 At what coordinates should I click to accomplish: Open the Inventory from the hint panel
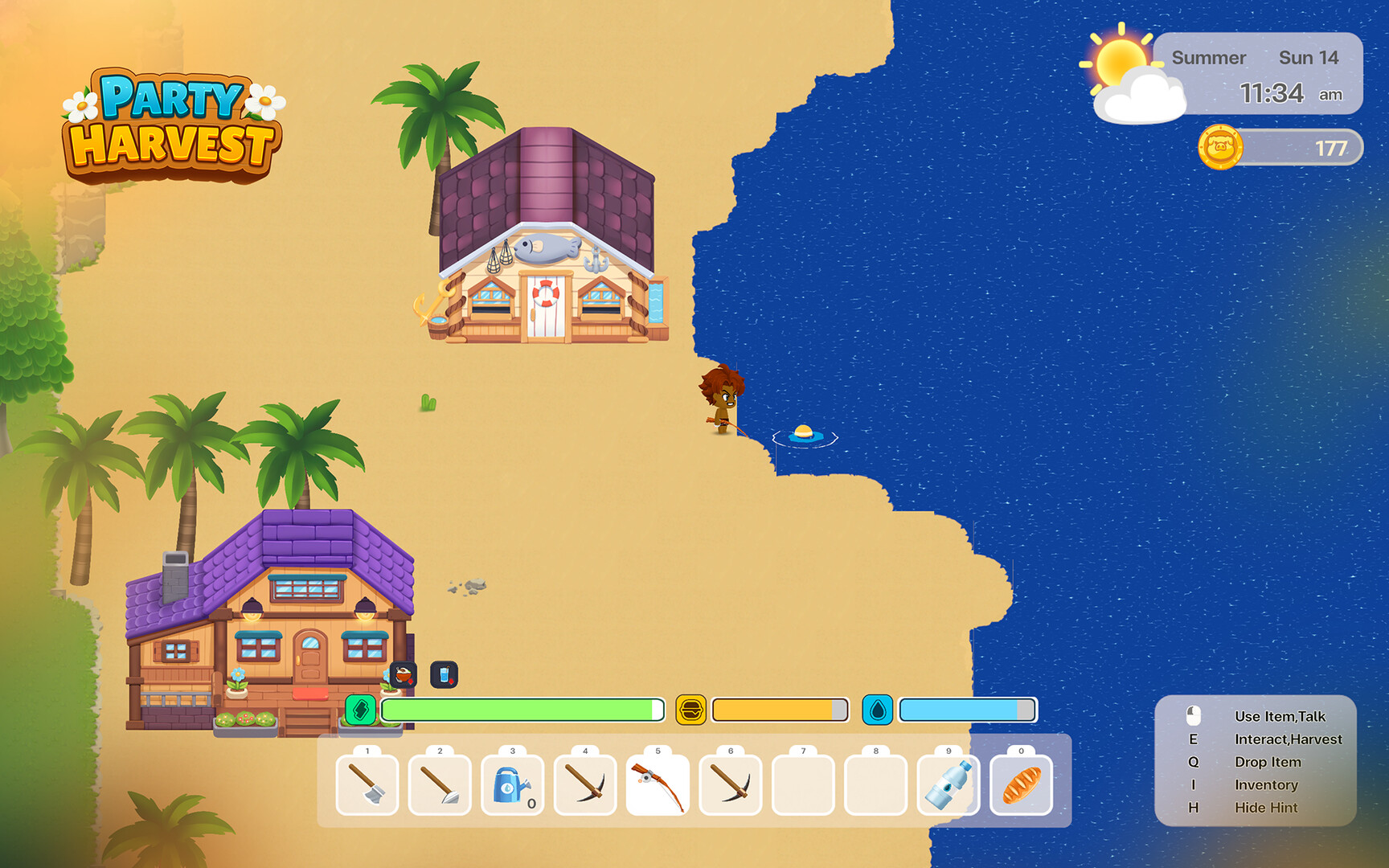[1267, 785]
